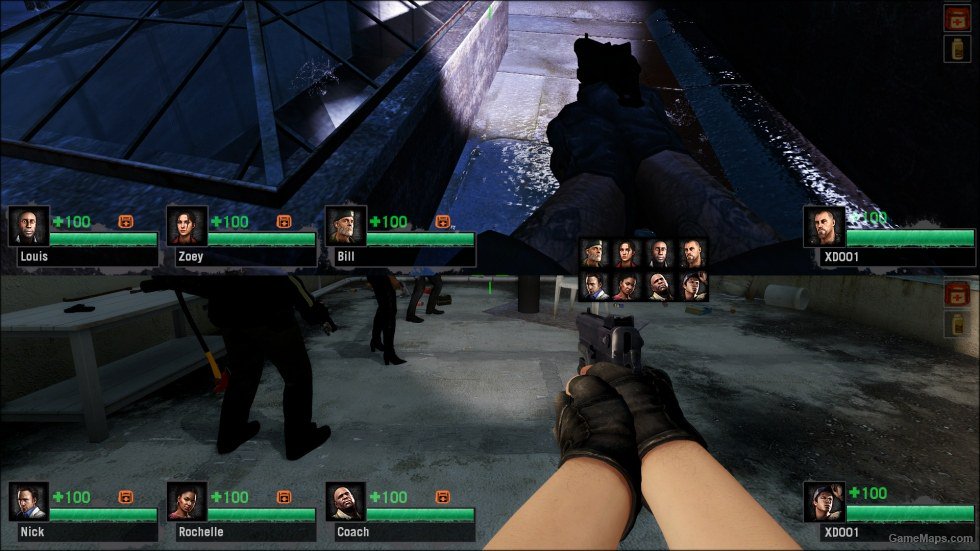Select Ellis in the eight-survivor portrait grid

point(690,287)
